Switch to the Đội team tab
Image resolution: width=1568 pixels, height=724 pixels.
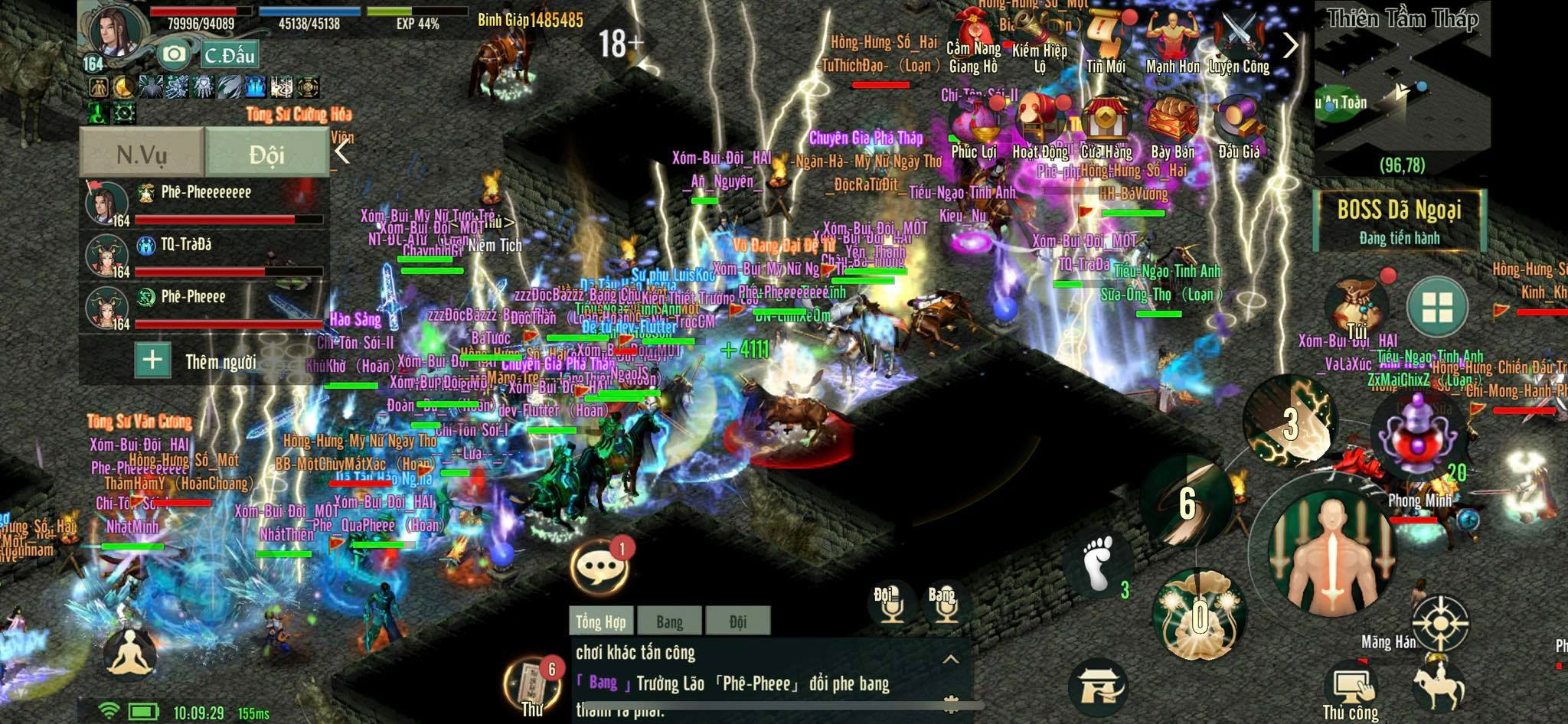tap(266, 154)
